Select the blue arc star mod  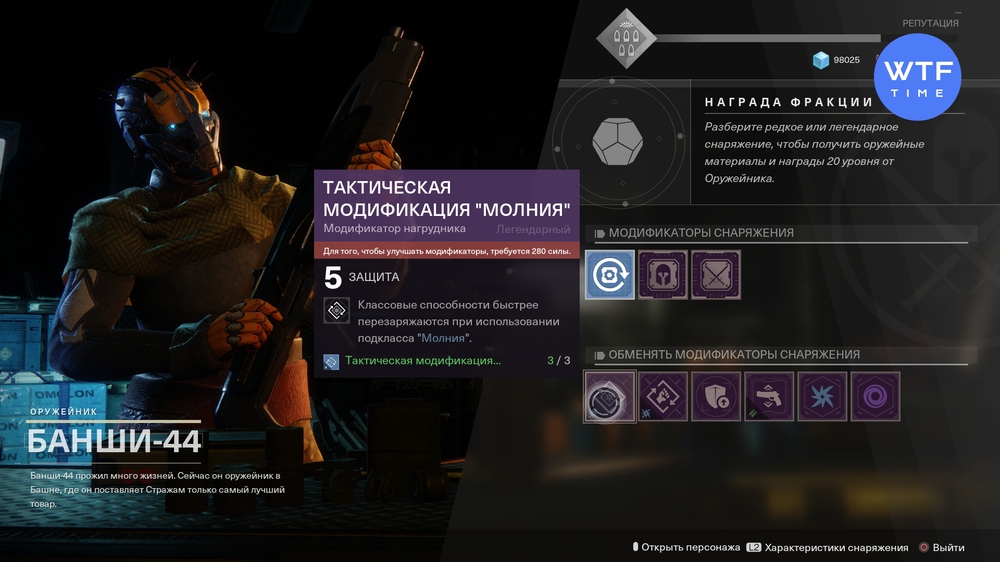(822, 397)
